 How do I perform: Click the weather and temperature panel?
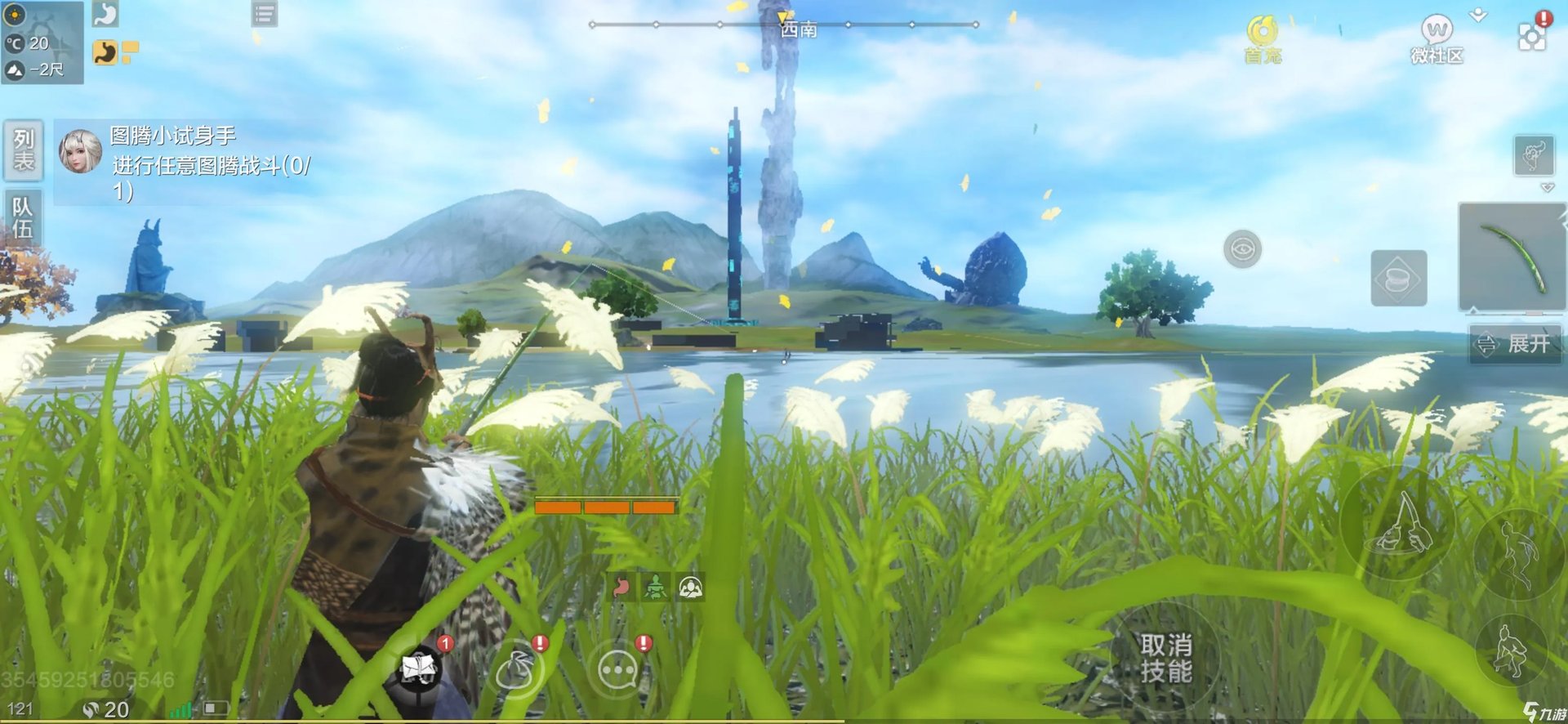click(42, 42)
